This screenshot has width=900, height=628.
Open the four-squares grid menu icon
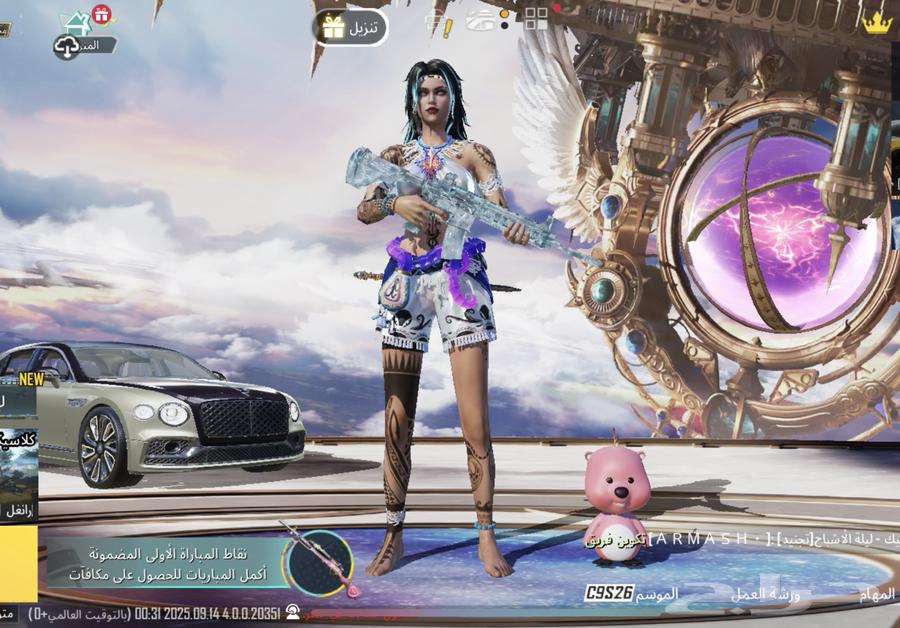coord(536,19)
